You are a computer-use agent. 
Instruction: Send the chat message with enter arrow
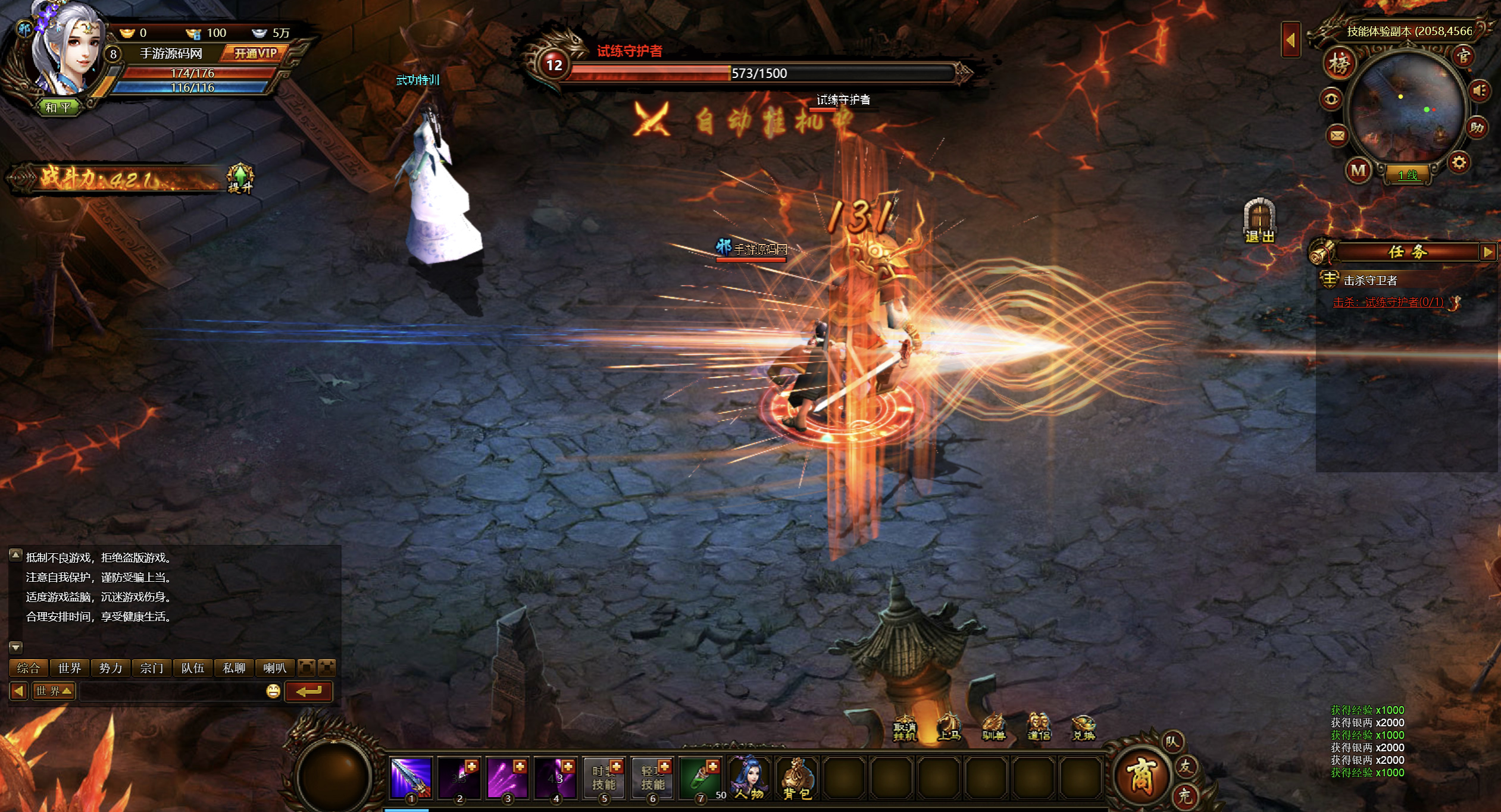point(309,691)
